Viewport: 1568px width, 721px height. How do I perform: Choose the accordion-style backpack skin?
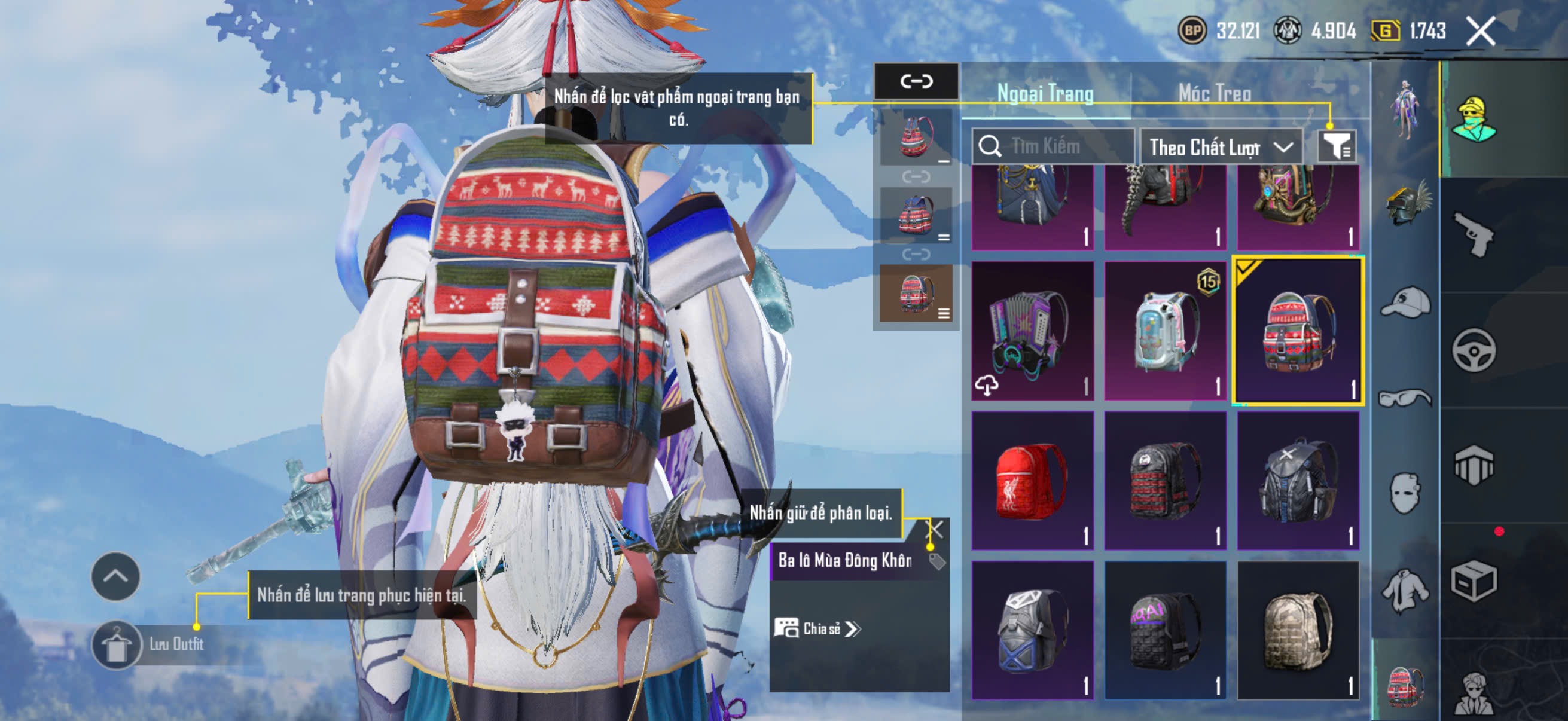(x=1032, y=331)
